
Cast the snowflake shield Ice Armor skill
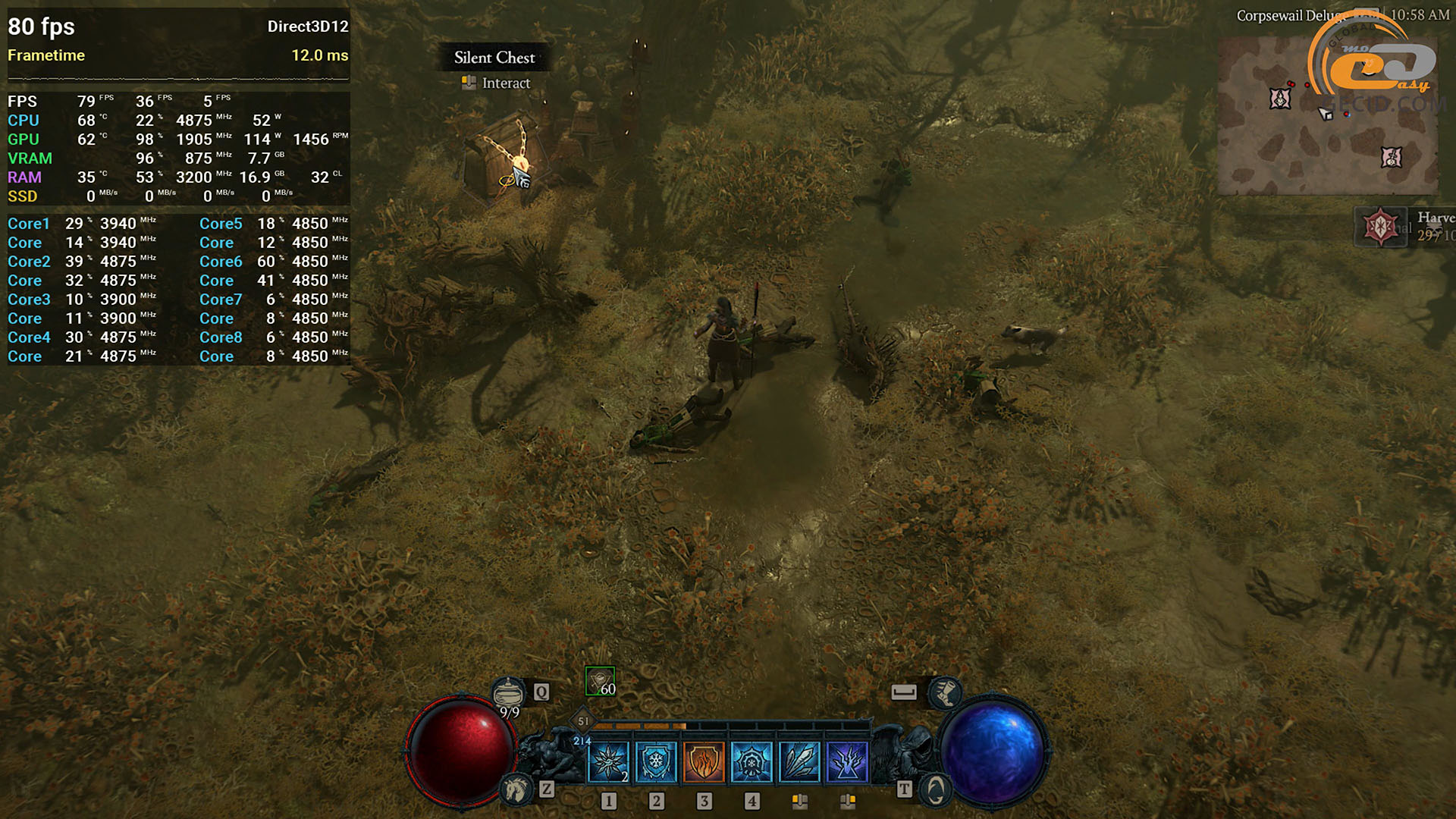(656, 761)
